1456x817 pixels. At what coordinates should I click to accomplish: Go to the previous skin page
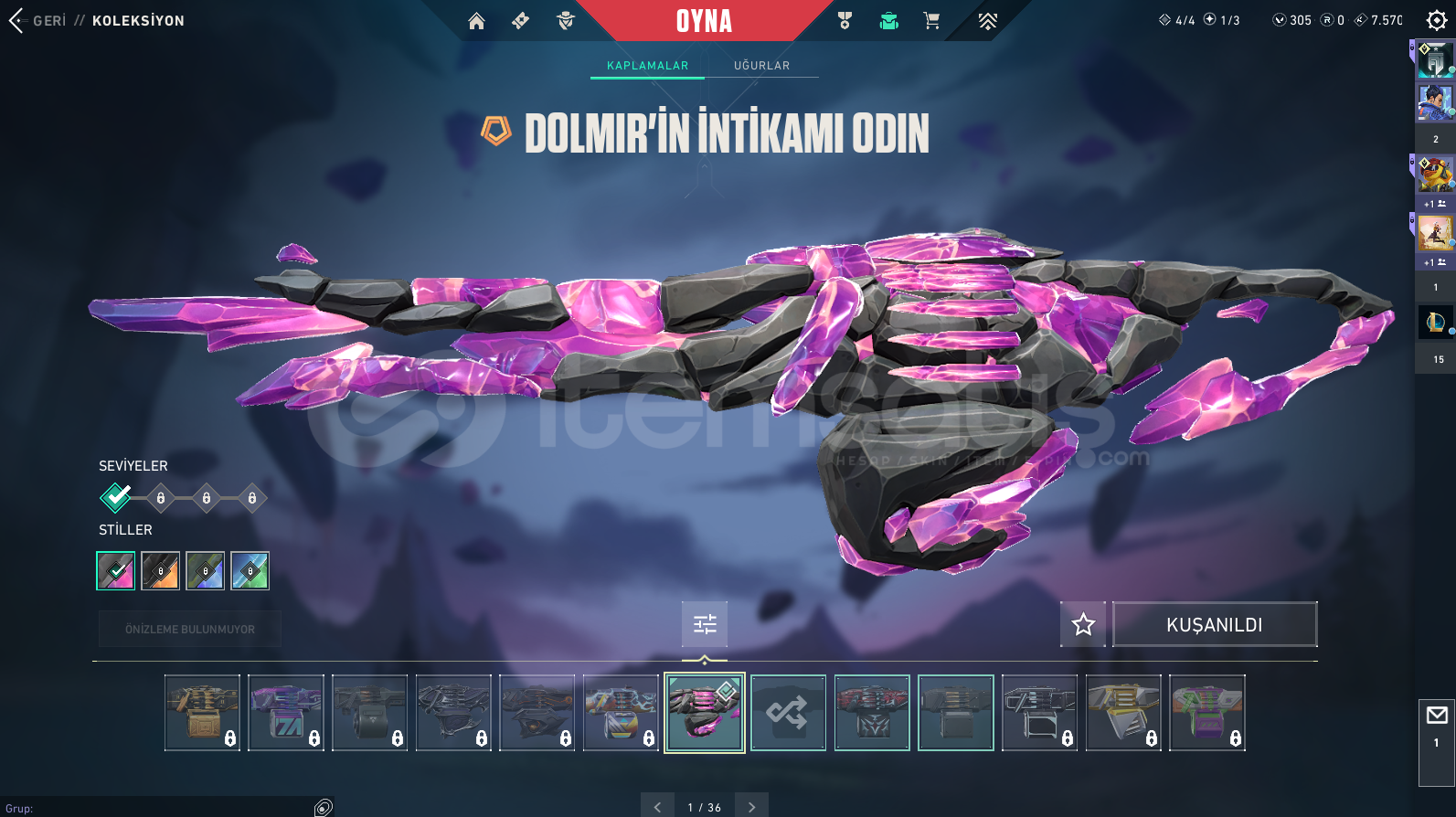tap(657, 807)
